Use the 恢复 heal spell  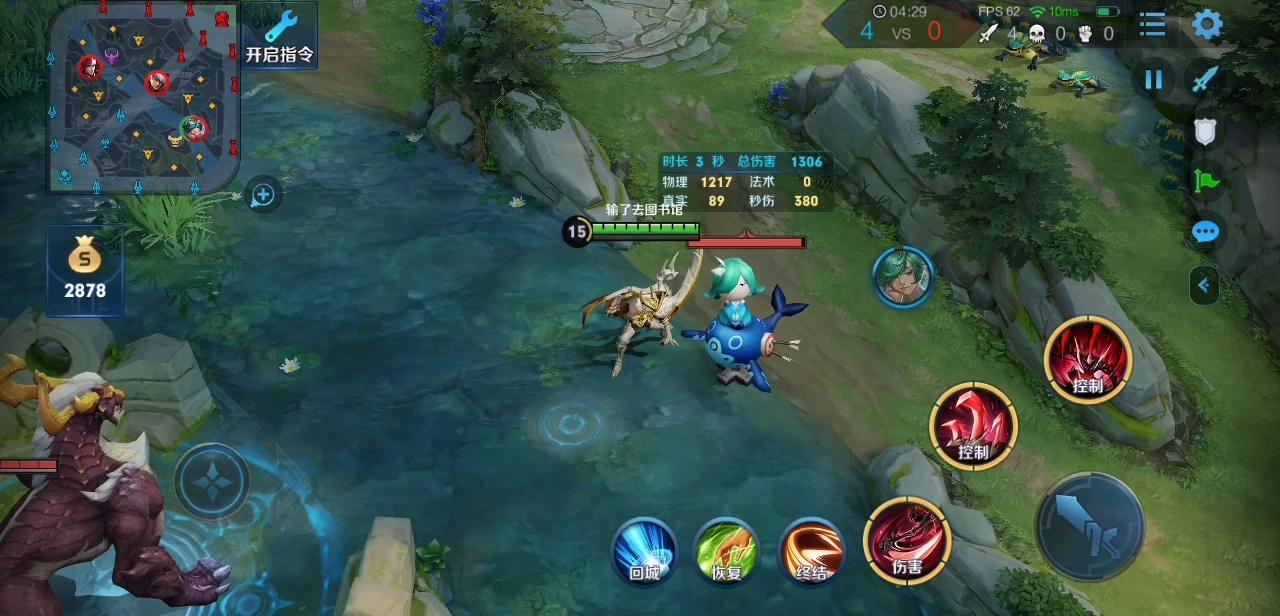727,551
